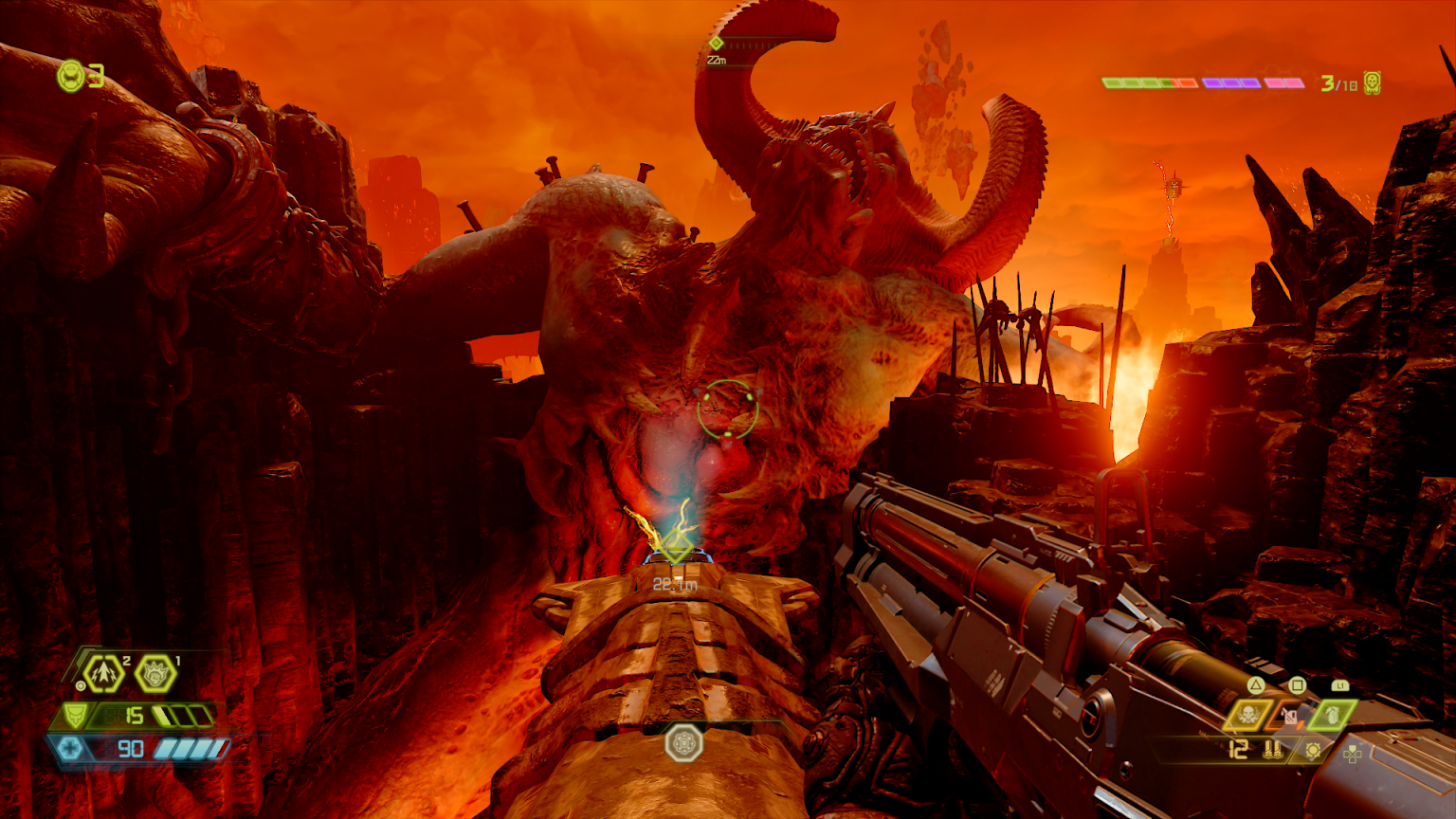The width and height of the screenshot is (1456, 819).
Task: Click the skull tablet bounty icon
Action: pyautogui.click(x=1372, y=83)
